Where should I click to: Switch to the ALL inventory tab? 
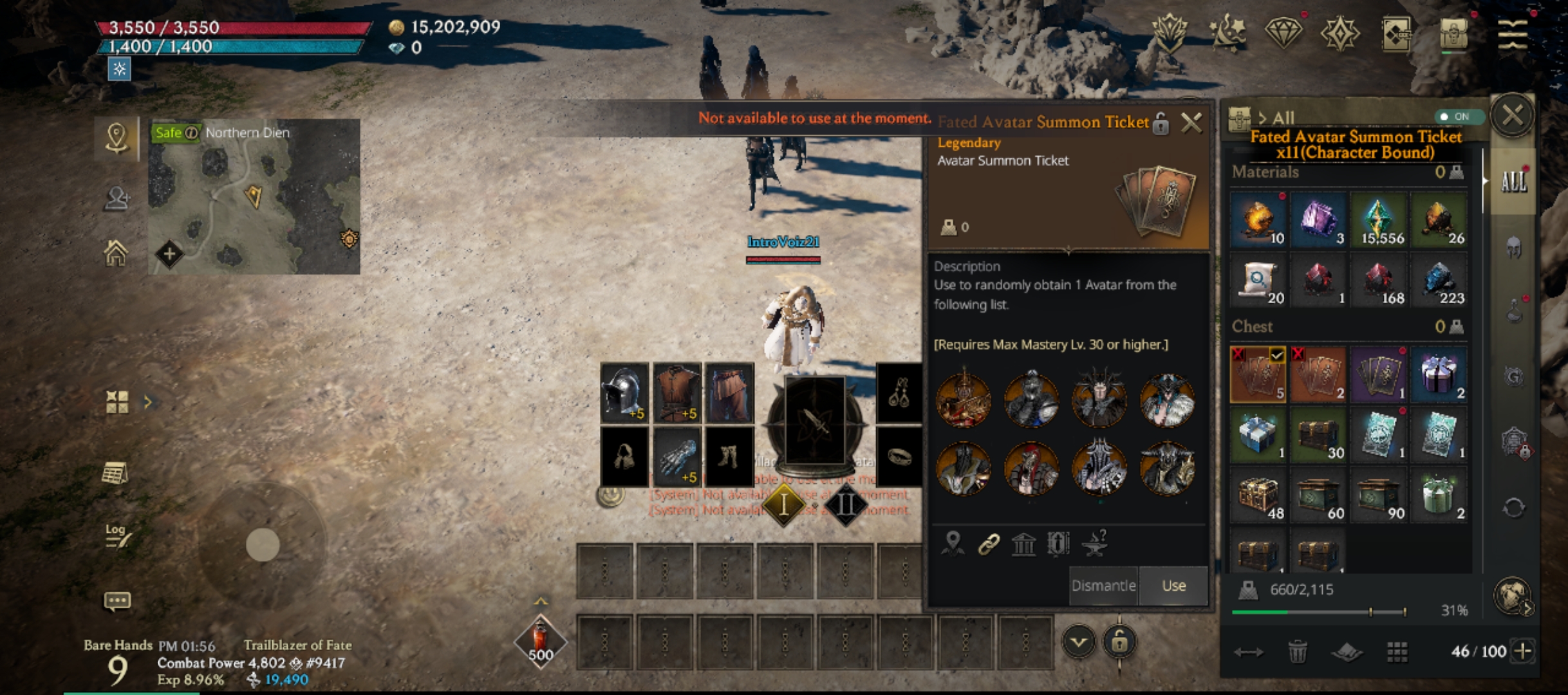click(x=1513, y=182)
